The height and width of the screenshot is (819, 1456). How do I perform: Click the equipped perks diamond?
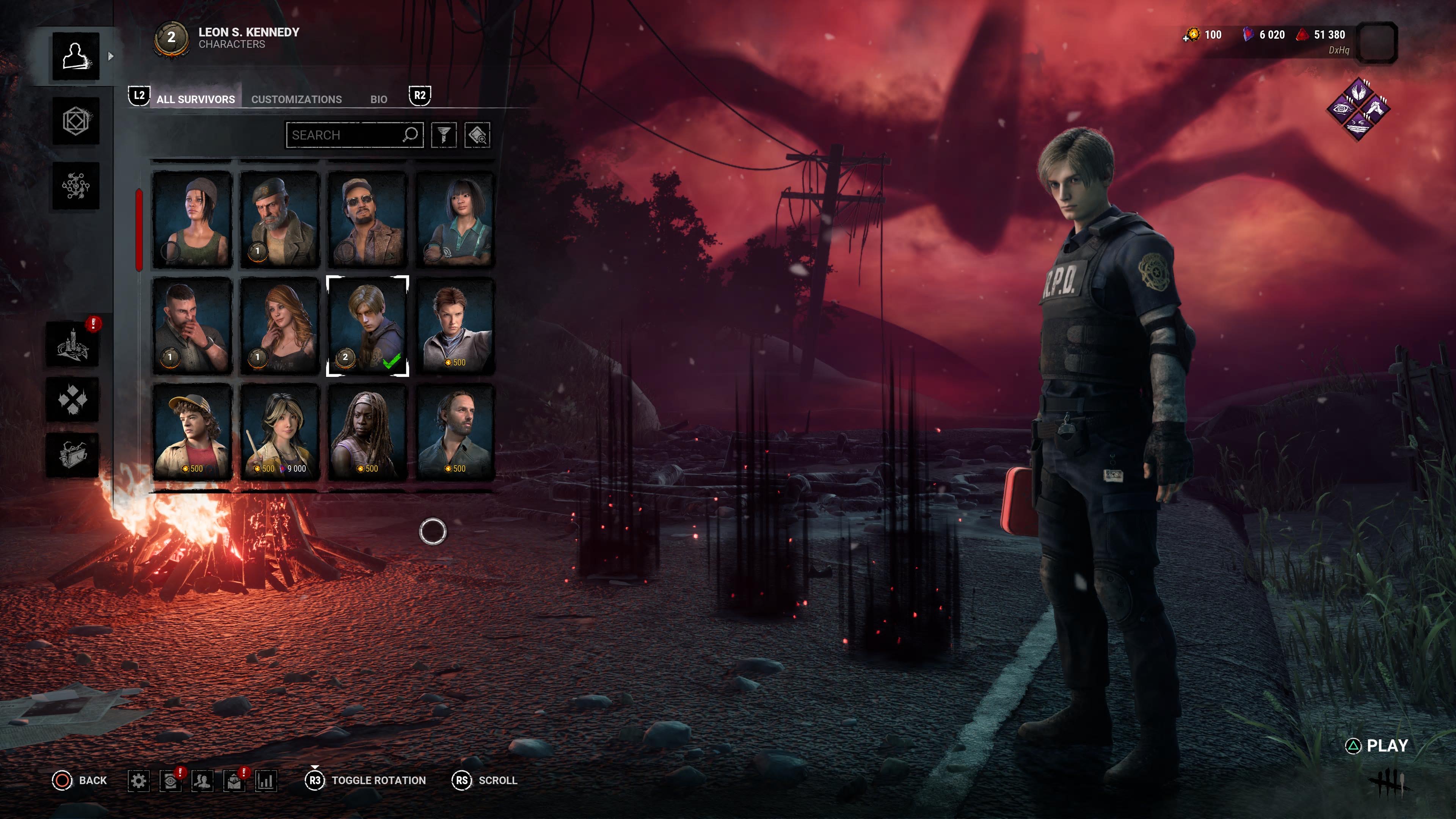pos(1358,109)
